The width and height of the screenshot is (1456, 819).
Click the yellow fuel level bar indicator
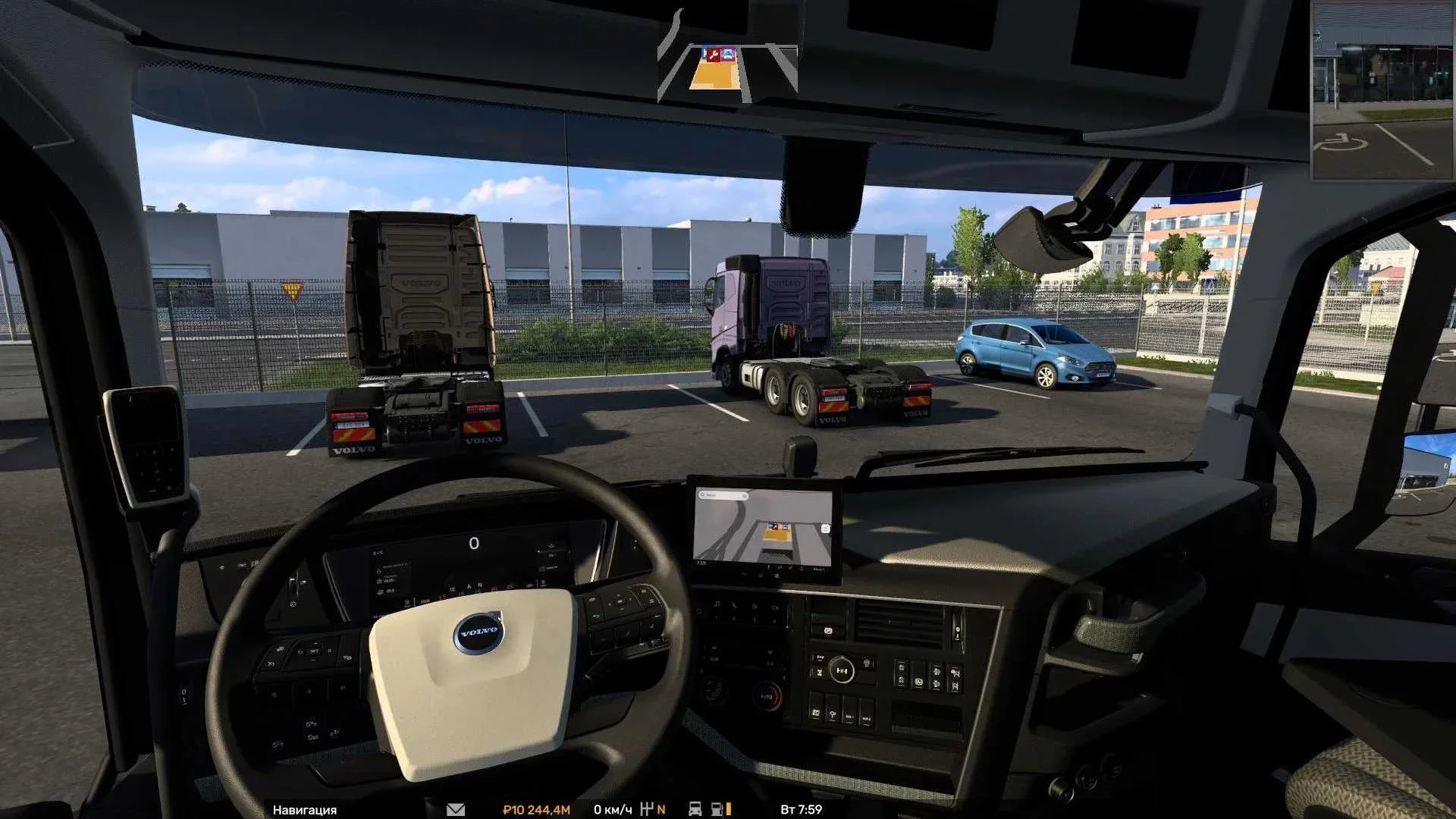(x=729, y=808)
